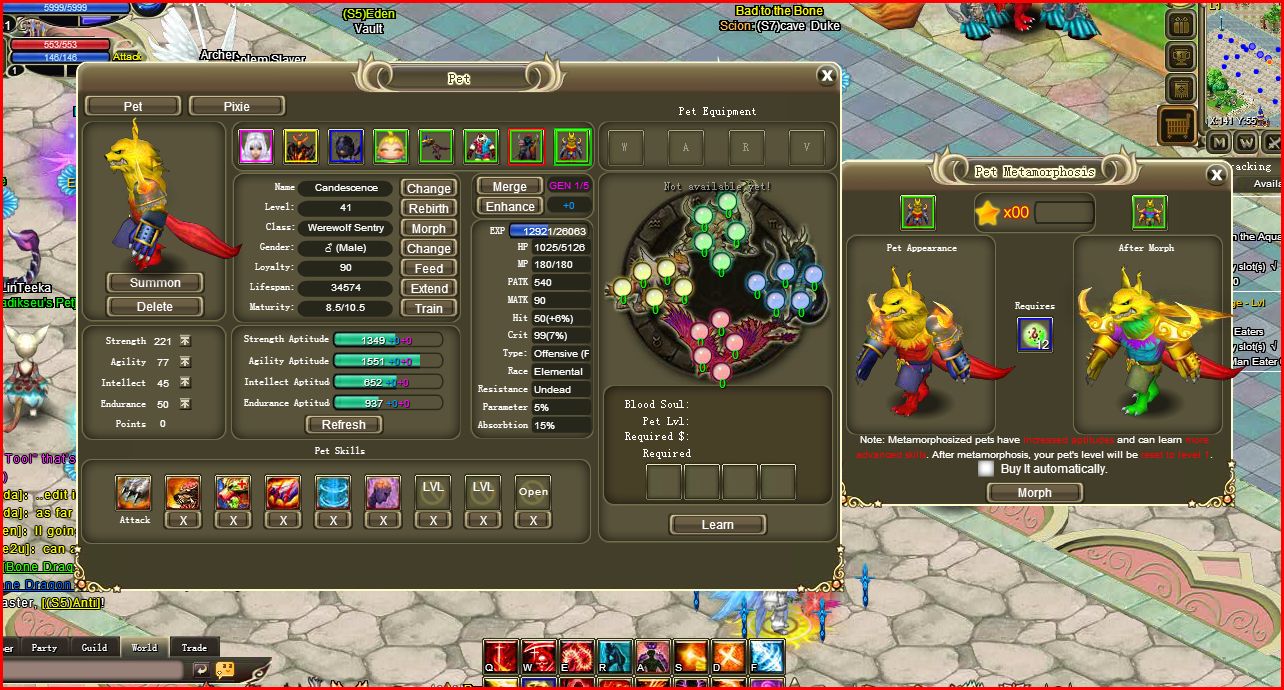Click the Learn button
Viewport: 1284px width, 690px height.
click(x=717, y=525)
